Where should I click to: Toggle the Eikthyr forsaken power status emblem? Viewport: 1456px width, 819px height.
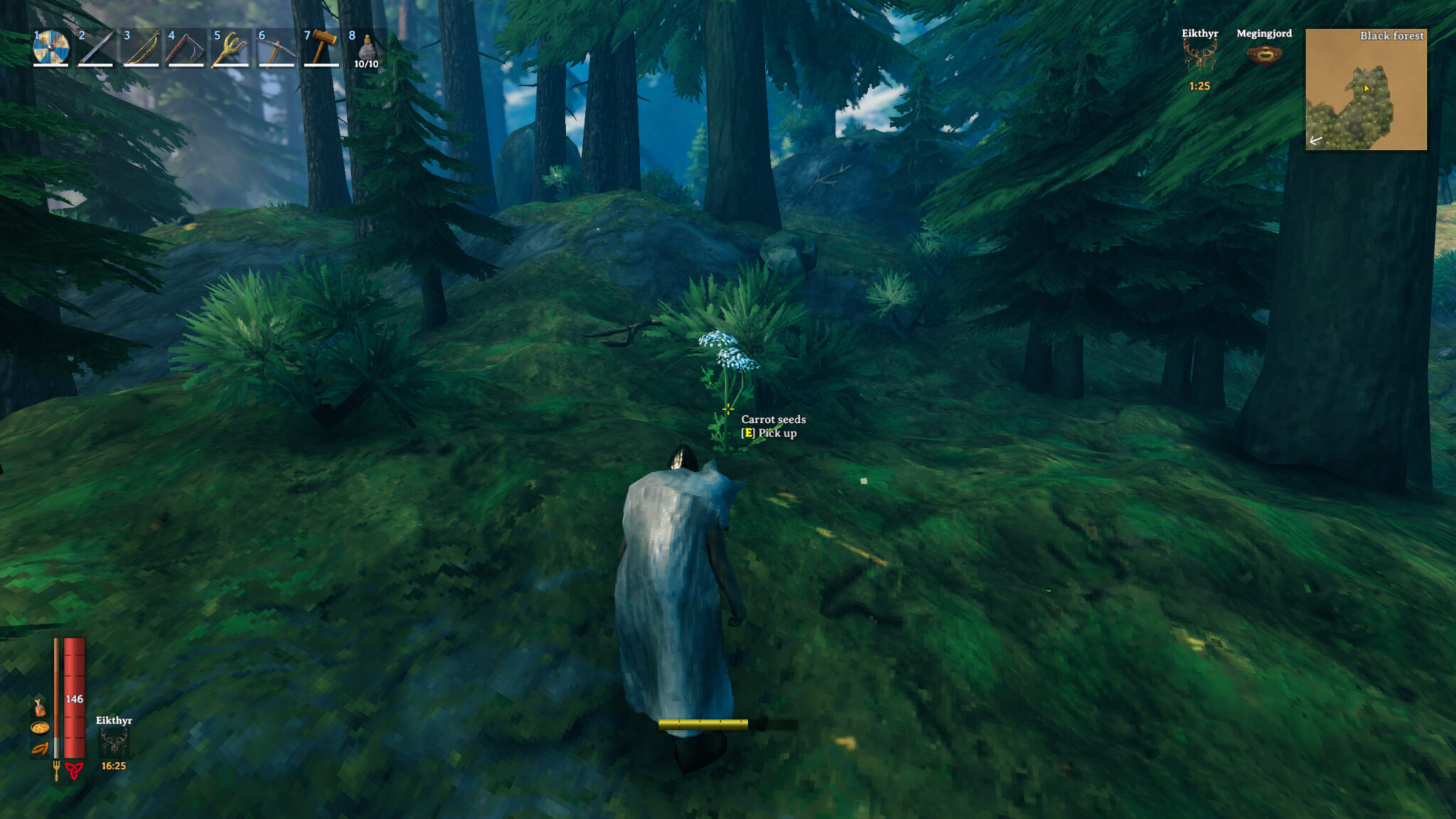114,741
